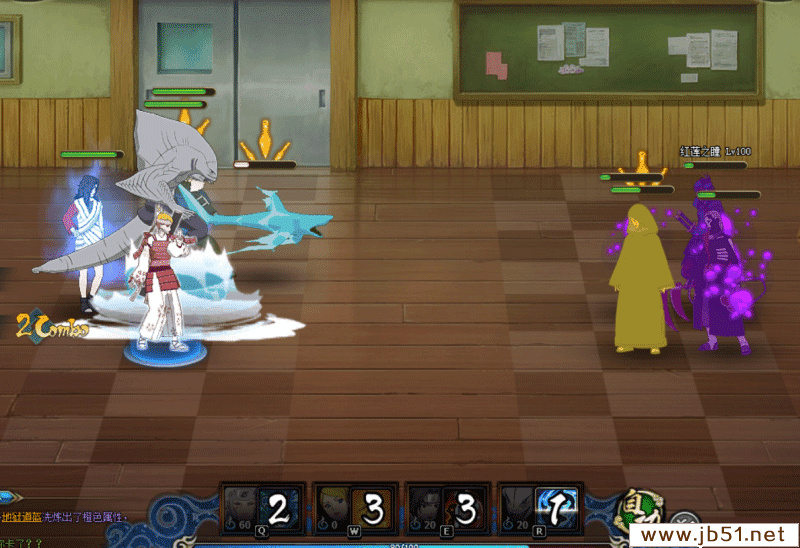Activate the red skill icon beside the dark-haired ninja
This screenshot has height=548, width=800.
464,509
